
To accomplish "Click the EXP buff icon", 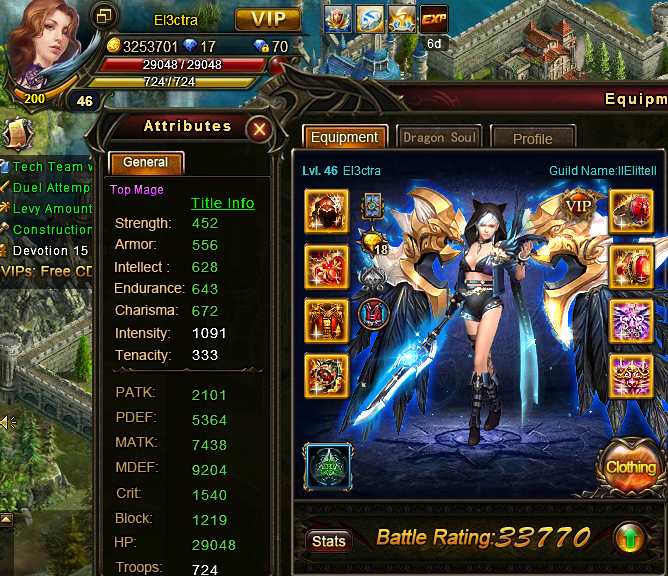I will (434, 19).
